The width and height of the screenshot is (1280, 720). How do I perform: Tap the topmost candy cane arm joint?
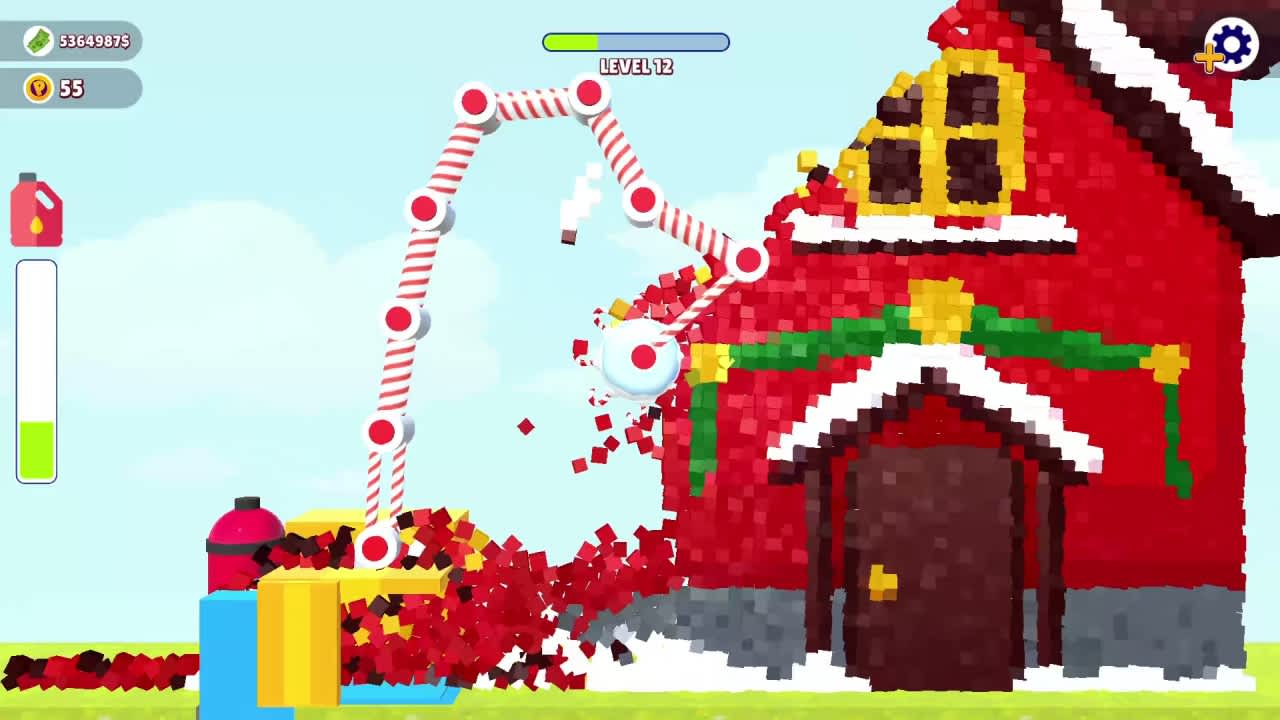588,93
